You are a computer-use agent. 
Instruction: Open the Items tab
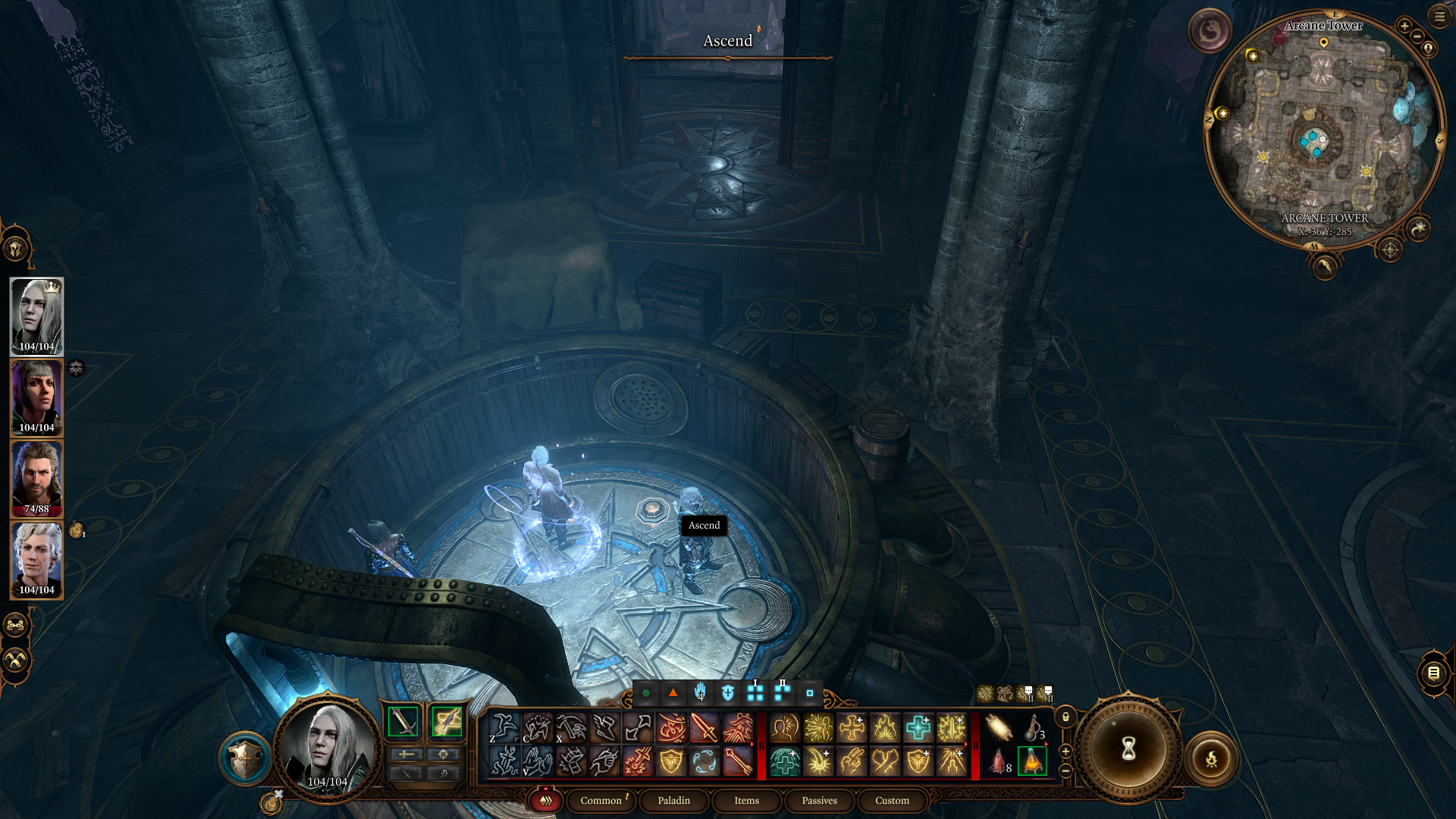pyautogui.click(x=745, y=801)
